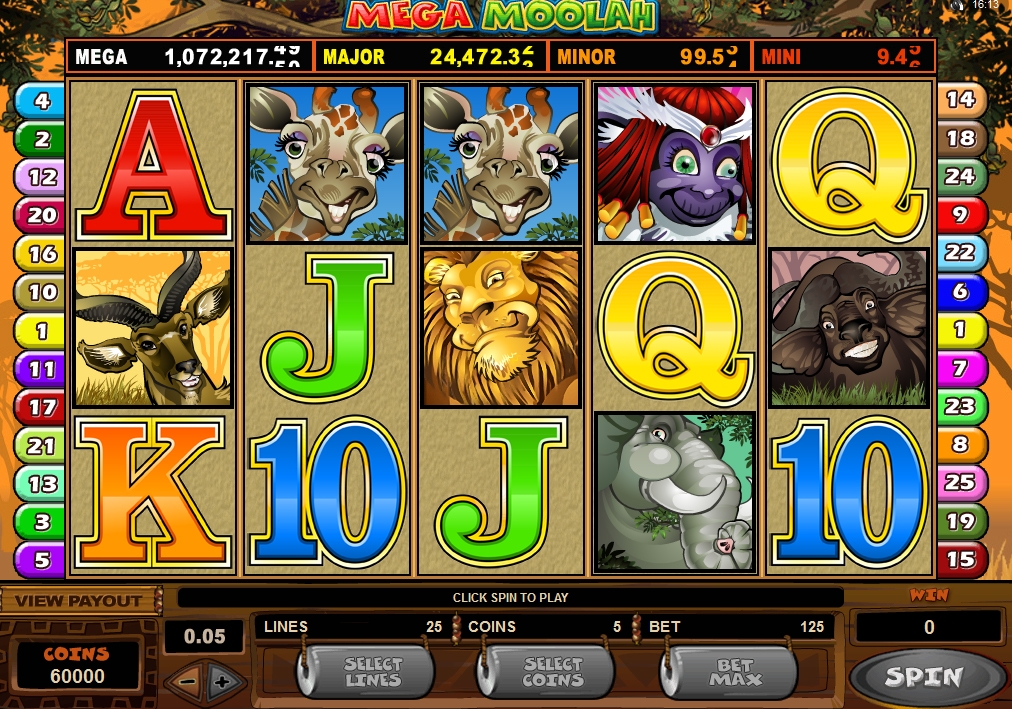Select payline 5 indicator

tap(41, 560)
